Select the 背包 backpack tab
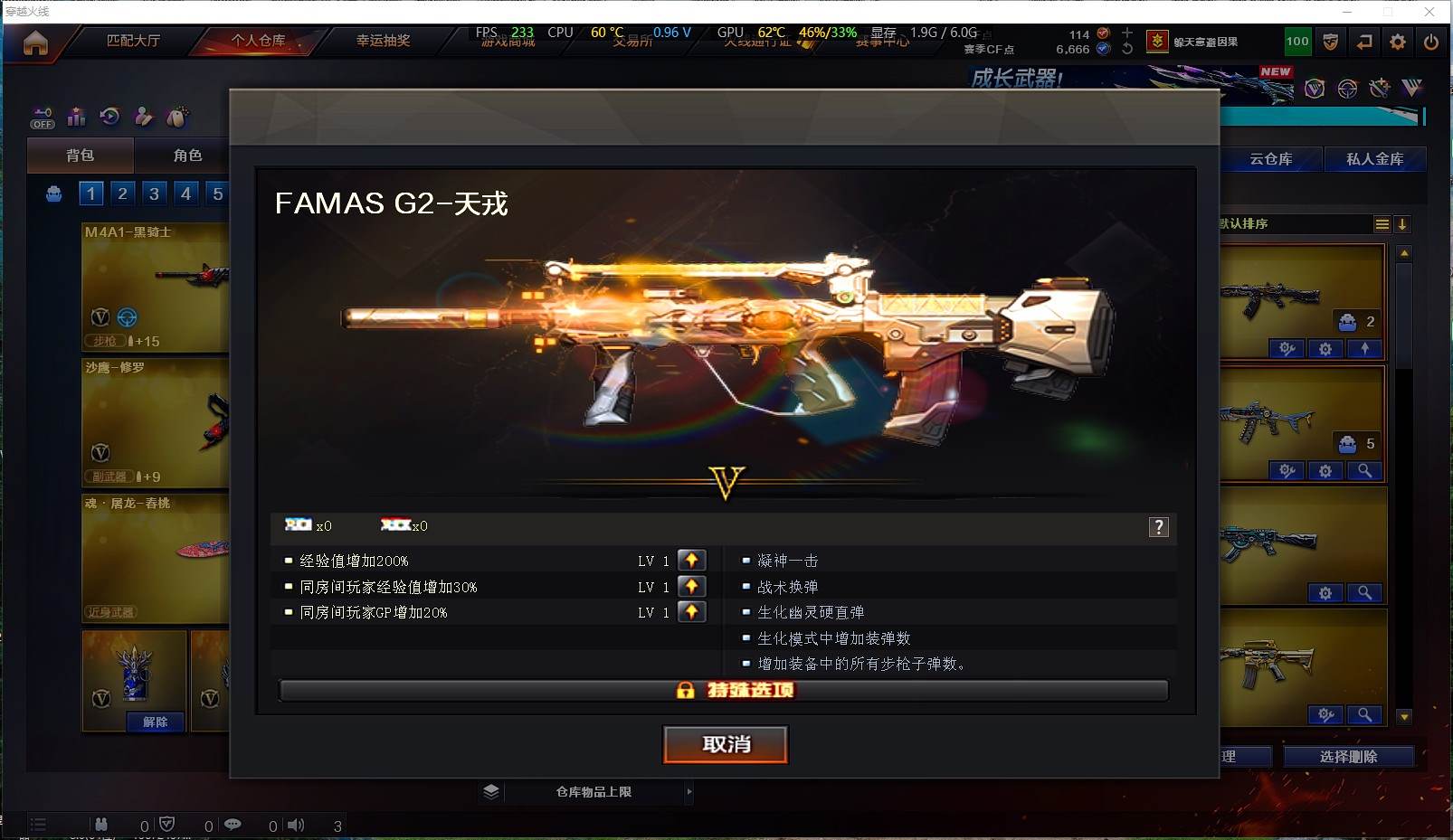1453x840 pixels. pyautogui.click(x=81, y=156)
